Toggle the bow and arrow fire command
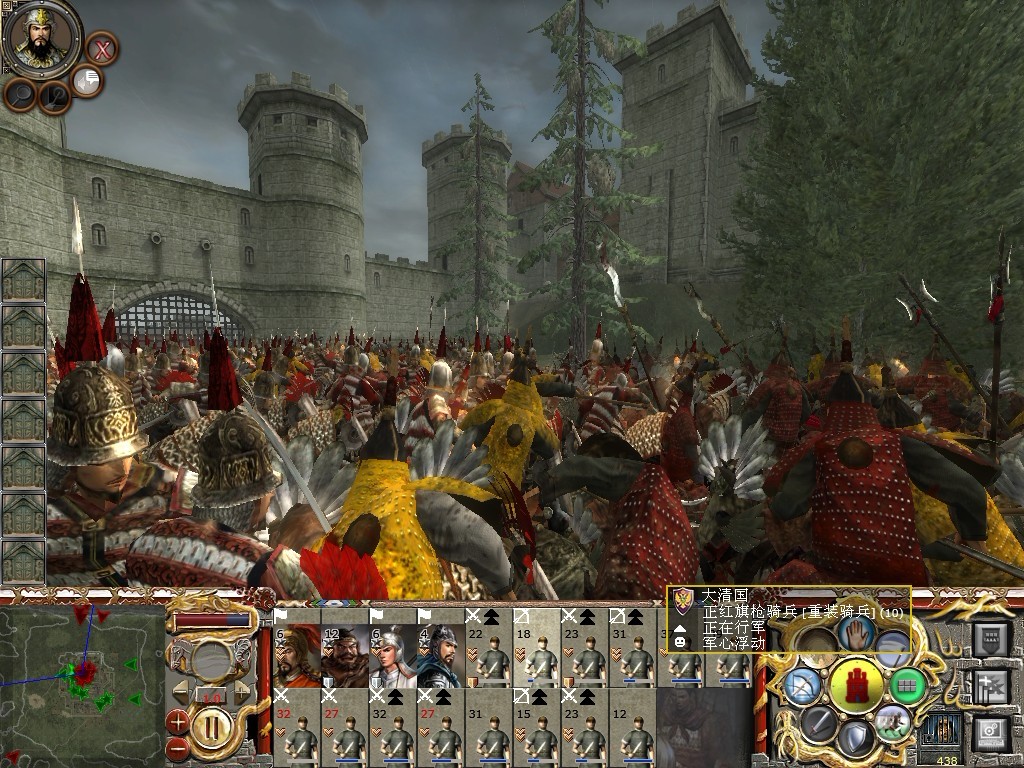 [x=803, y=686]
